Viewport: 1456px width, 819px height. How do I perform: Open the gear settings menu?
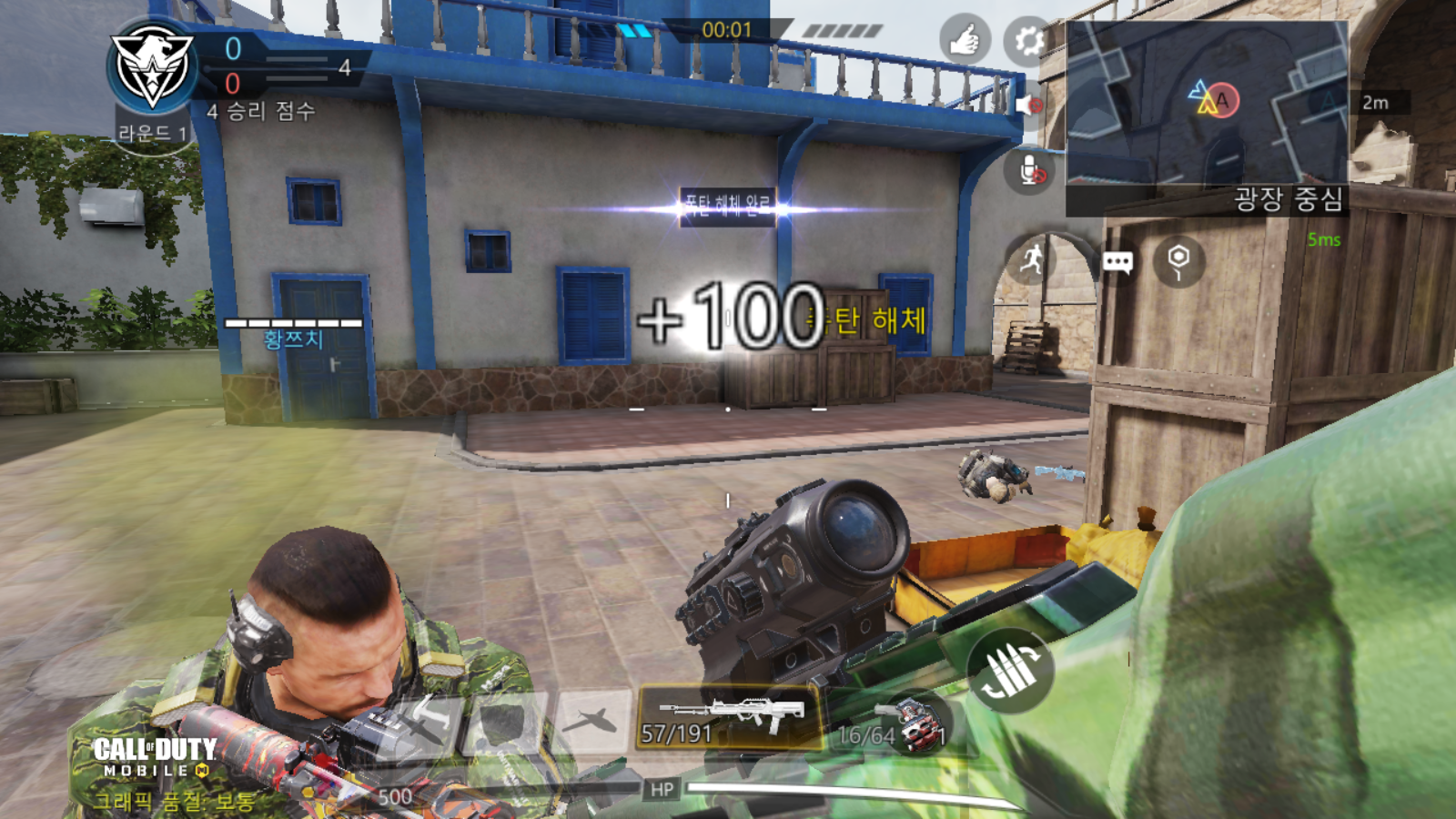1028,41
